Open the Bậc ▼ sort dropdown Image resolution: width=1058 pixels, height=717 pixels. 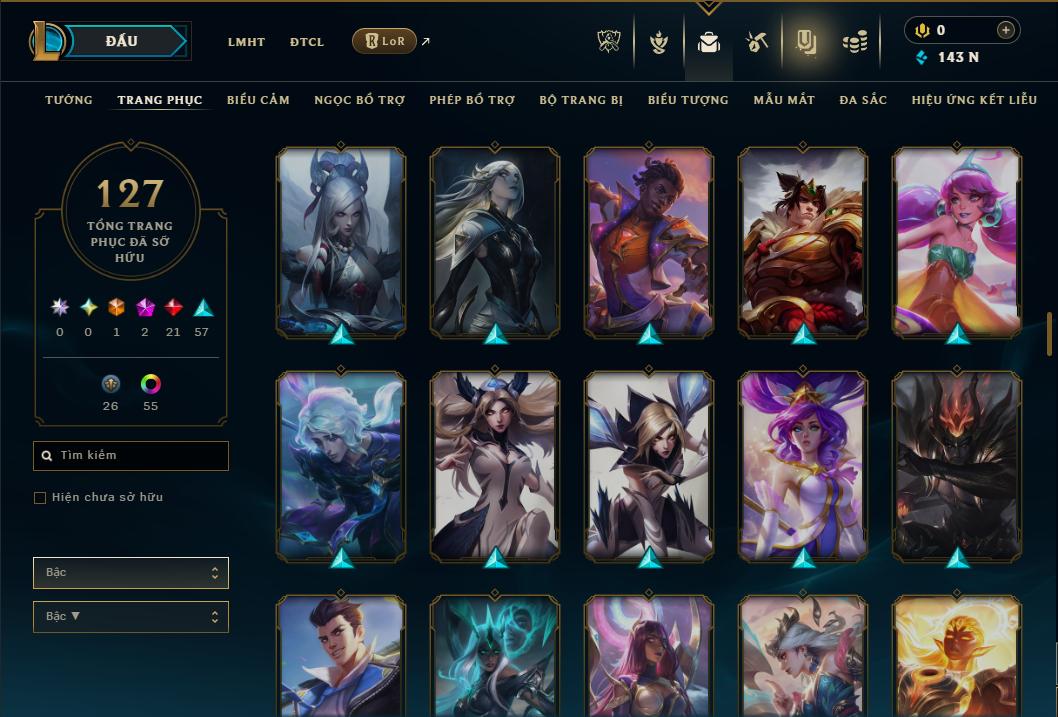pyautogui.click(x=131, y=616)
